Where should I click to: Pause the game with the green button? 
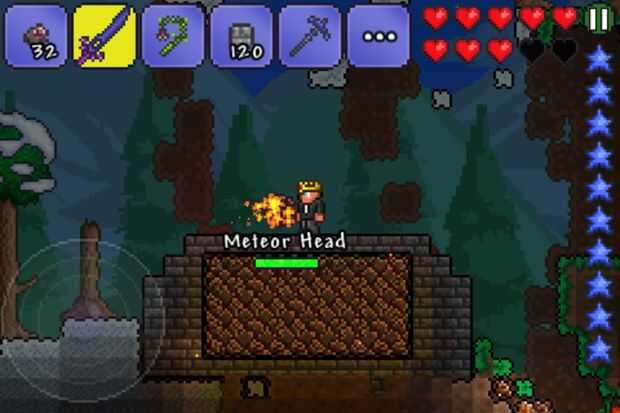598,18
